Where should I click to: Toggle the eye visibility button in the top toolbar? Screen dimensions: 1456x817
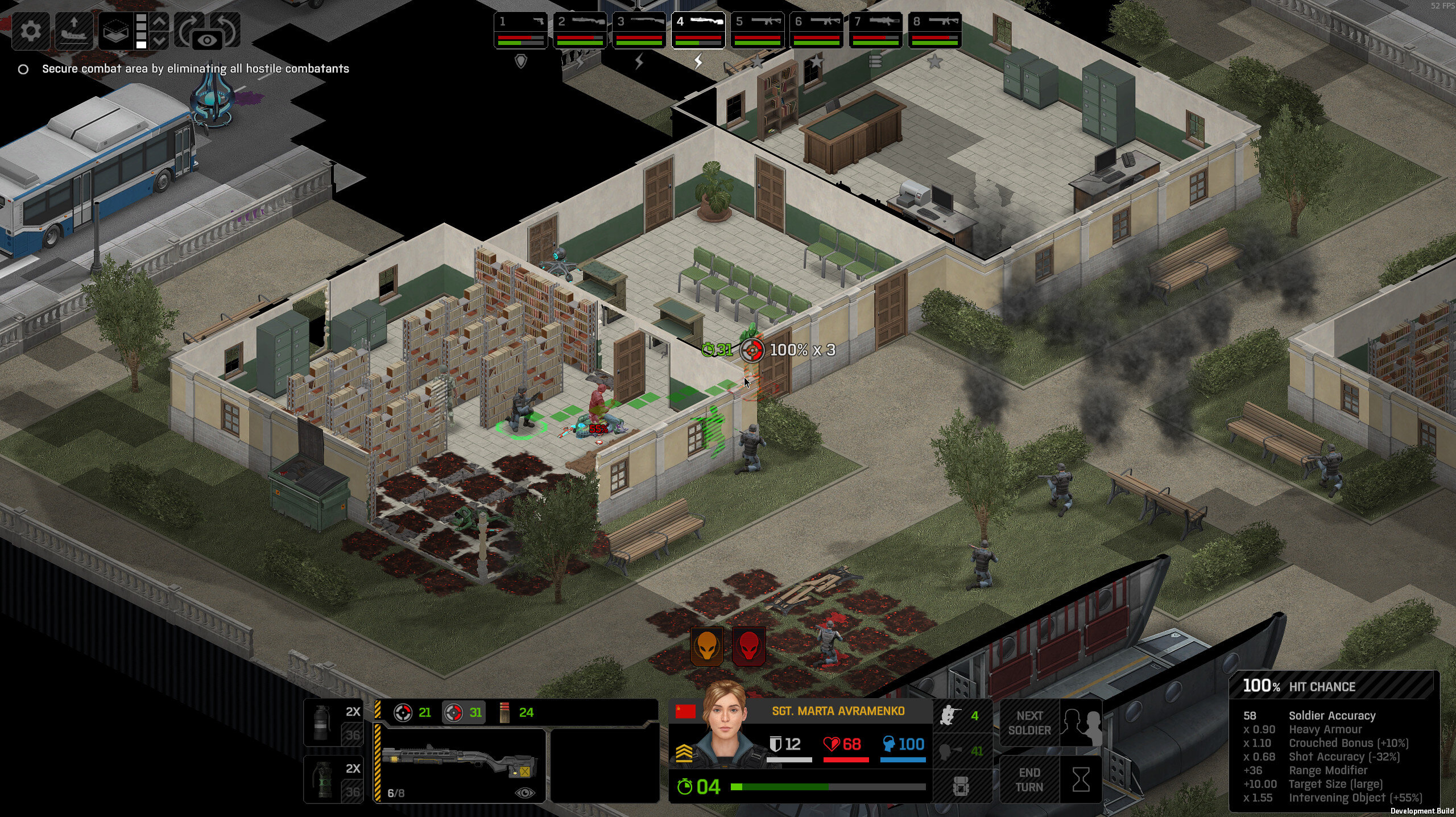click(208, 40)
